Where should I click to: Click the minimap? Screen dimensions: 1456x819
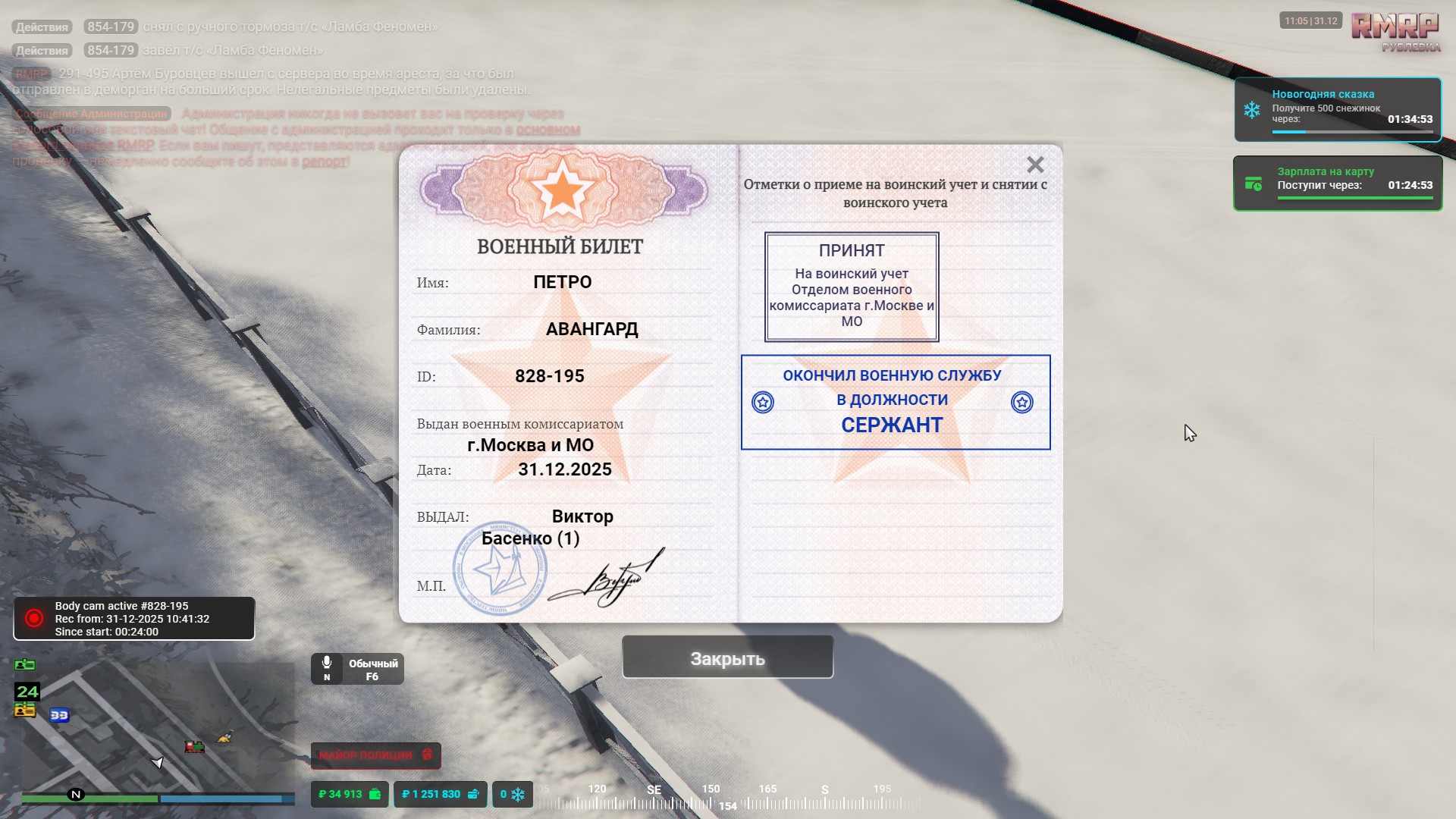coord(158,728)
